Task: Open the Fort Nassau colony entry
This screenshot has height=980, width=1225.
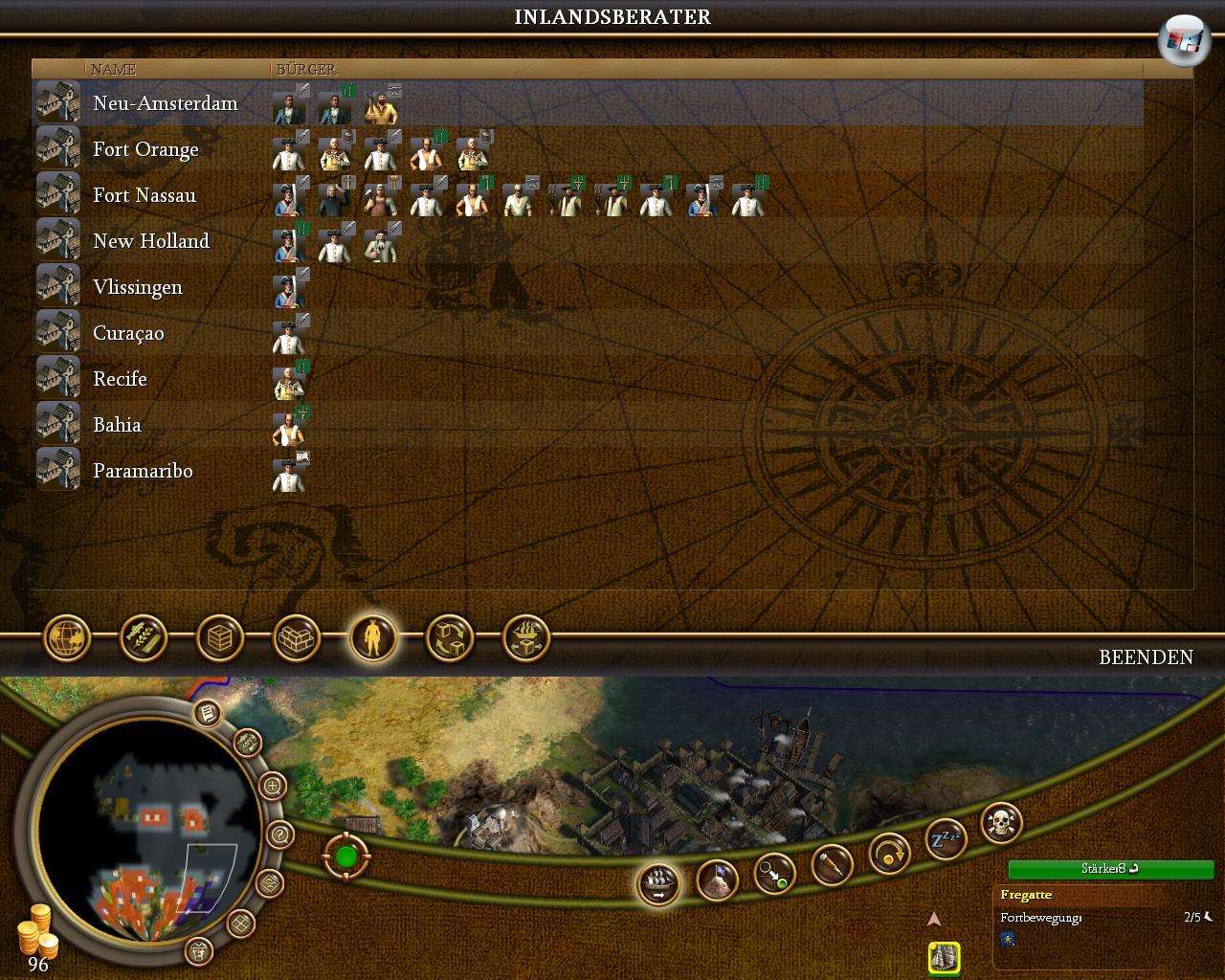Action: point(144,195)
